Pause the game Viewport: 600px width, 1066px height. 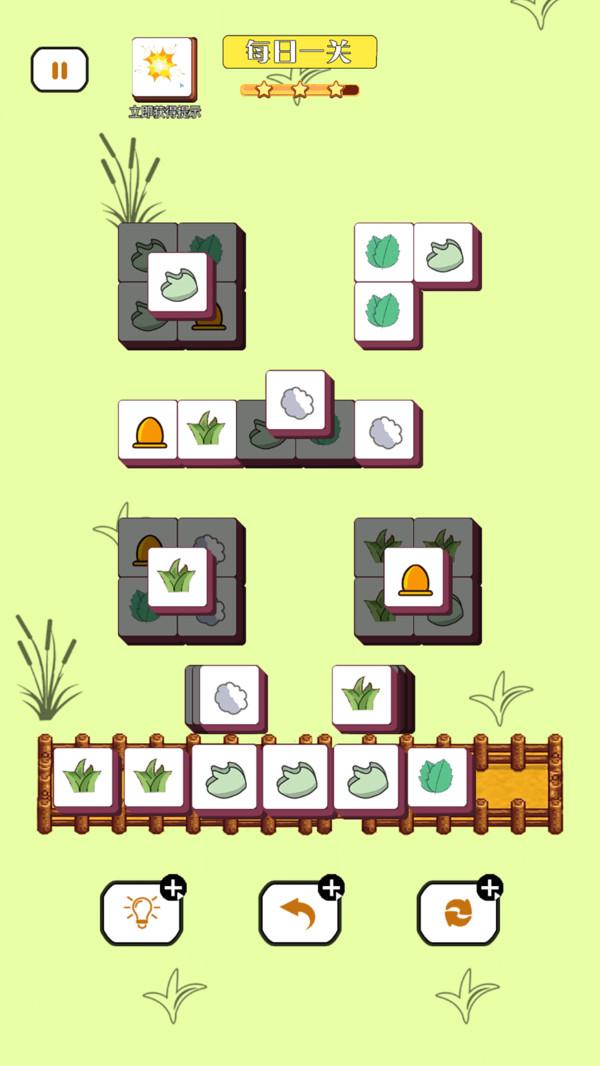coord(59,70)
